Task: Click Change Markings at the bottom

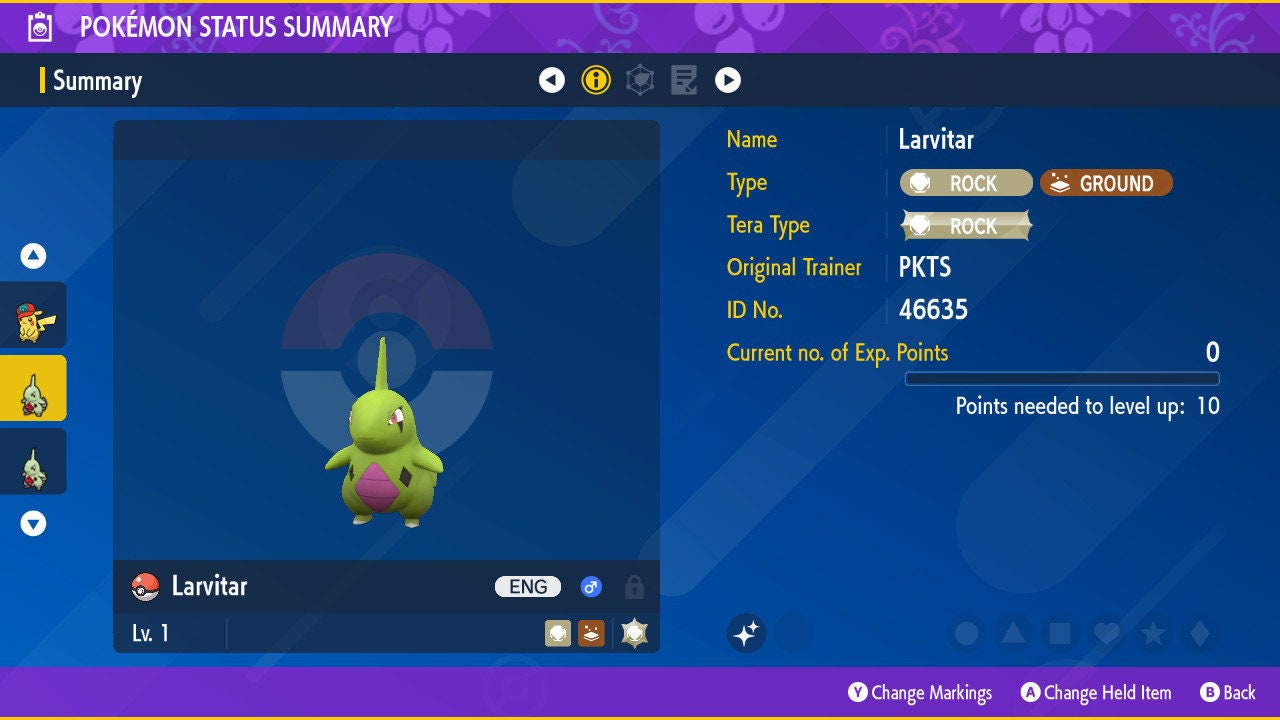Action: [920, 693]
